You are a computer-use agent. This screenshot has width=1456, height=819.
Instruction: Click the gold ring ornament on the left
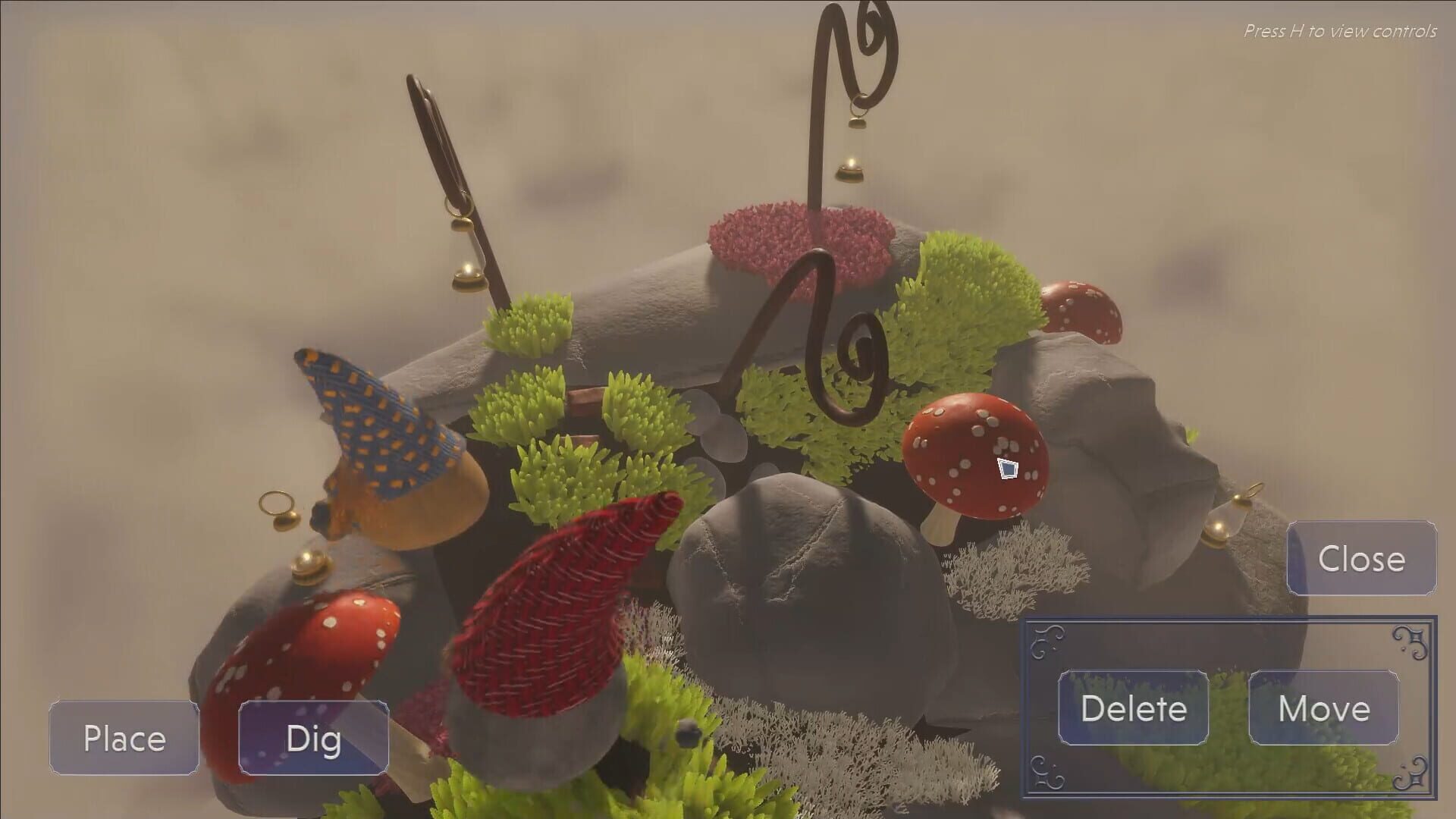coord(277,504)
